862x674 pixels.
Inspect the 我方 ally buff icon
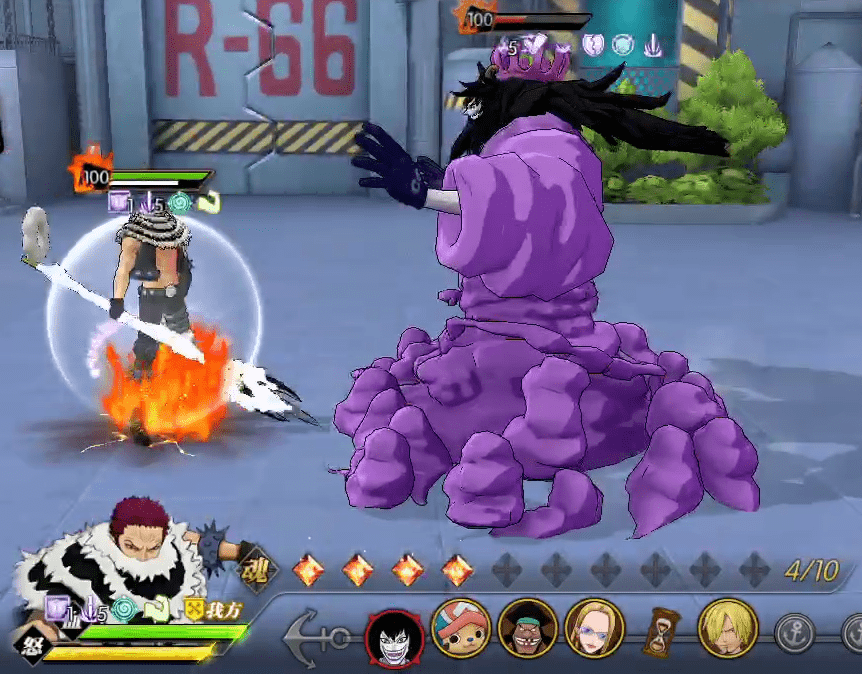click(x=194, y=609)
